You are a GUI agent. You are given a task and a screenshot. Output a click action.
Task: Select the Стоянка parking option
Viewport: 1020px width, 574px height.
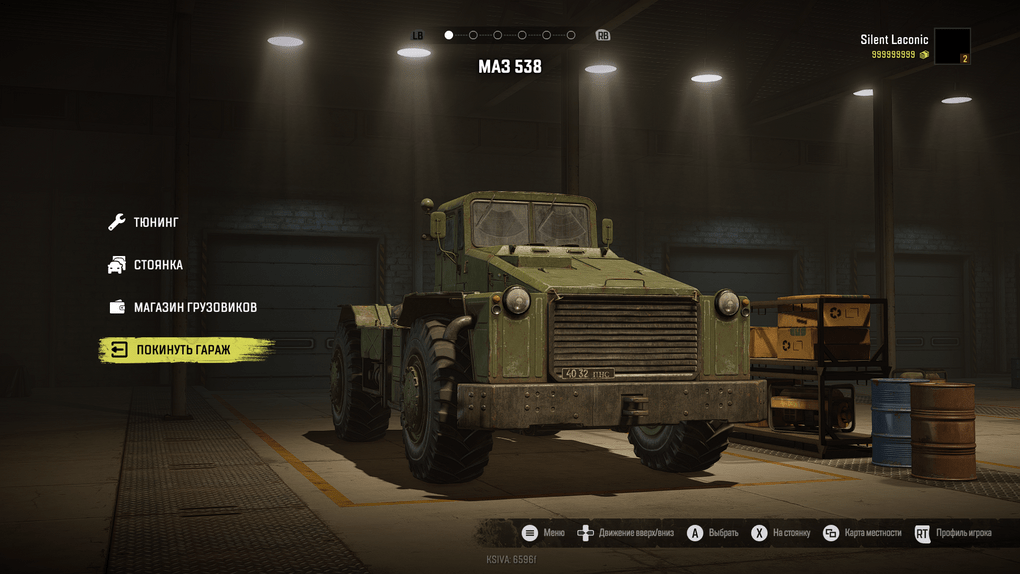coord(158,265)
